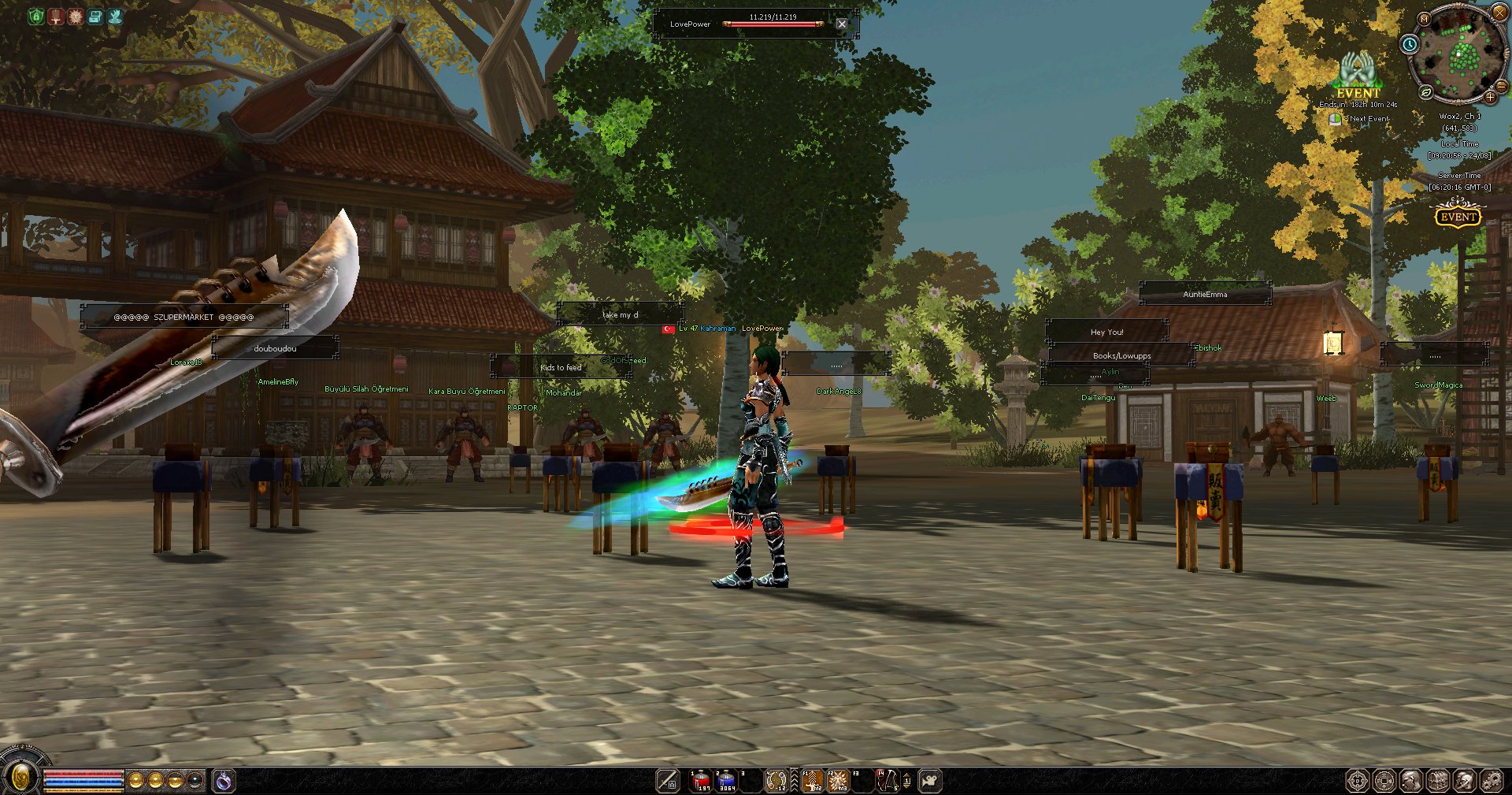The image size is (1512, 795).
Task: Open the inventory chest icon
Action: click(1438, 781)
